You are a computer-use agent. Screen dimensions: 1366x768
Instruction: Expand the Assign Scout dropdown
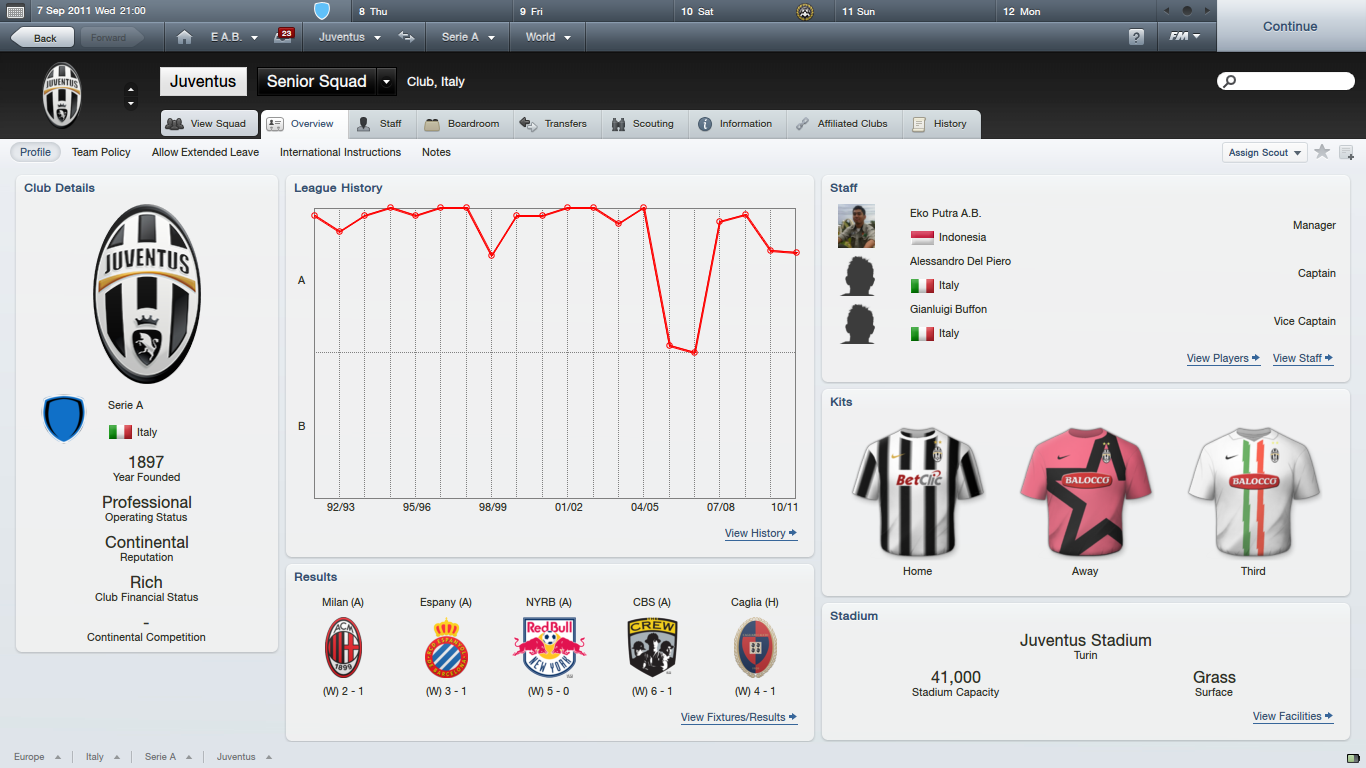click(x=1265, y=153)
